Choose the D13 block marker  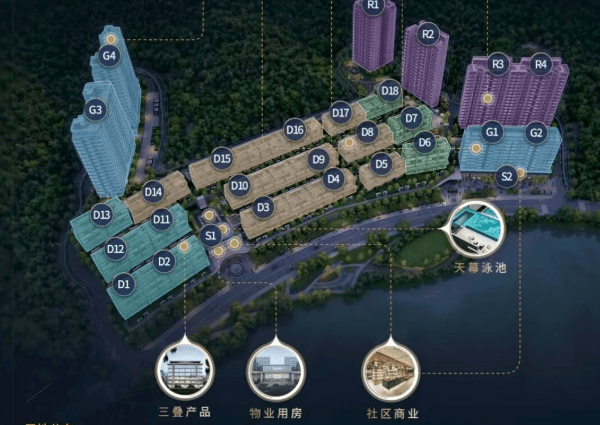(101, 214)
